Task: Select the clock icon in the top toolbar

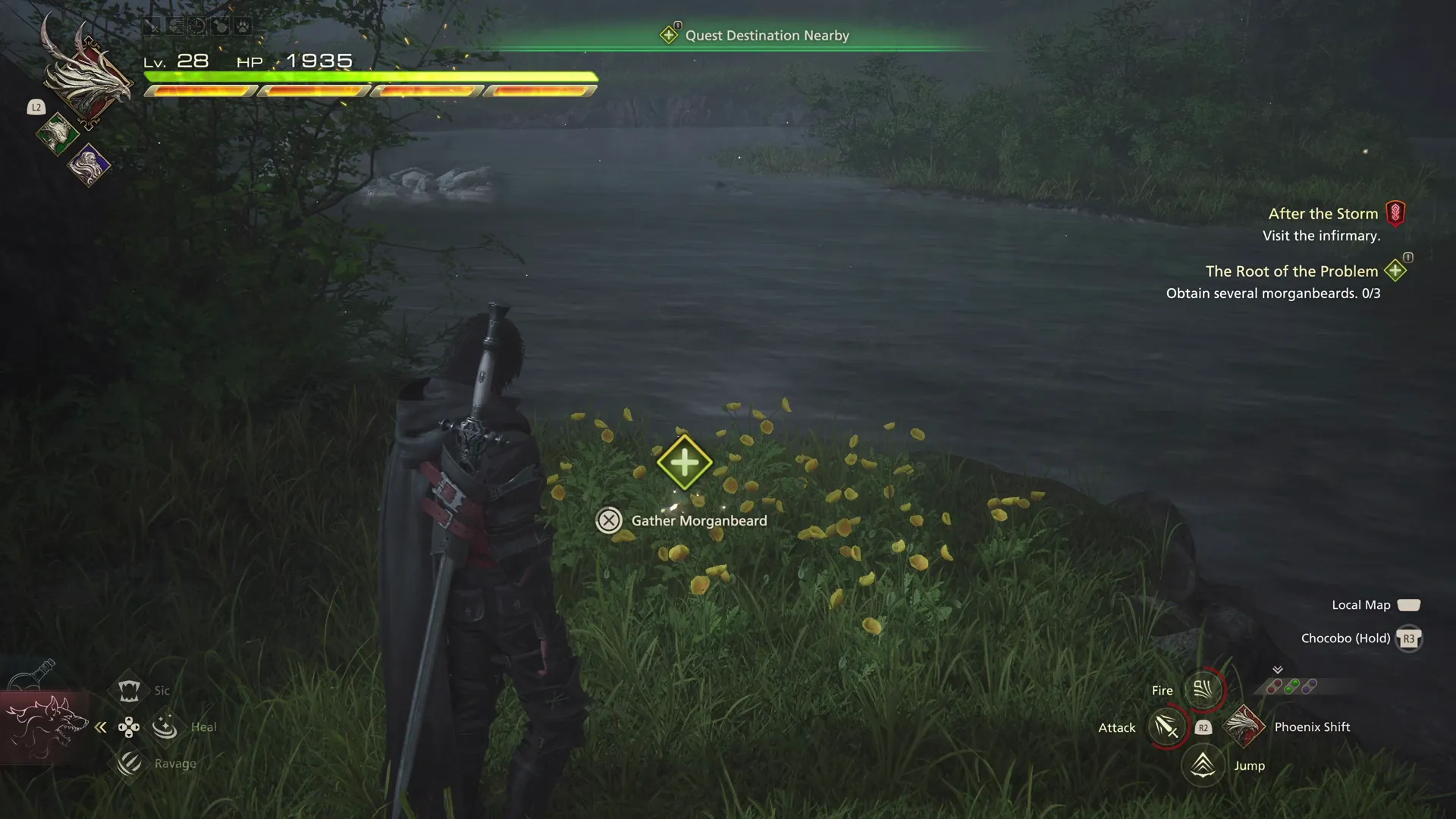Action: point(197,24)
